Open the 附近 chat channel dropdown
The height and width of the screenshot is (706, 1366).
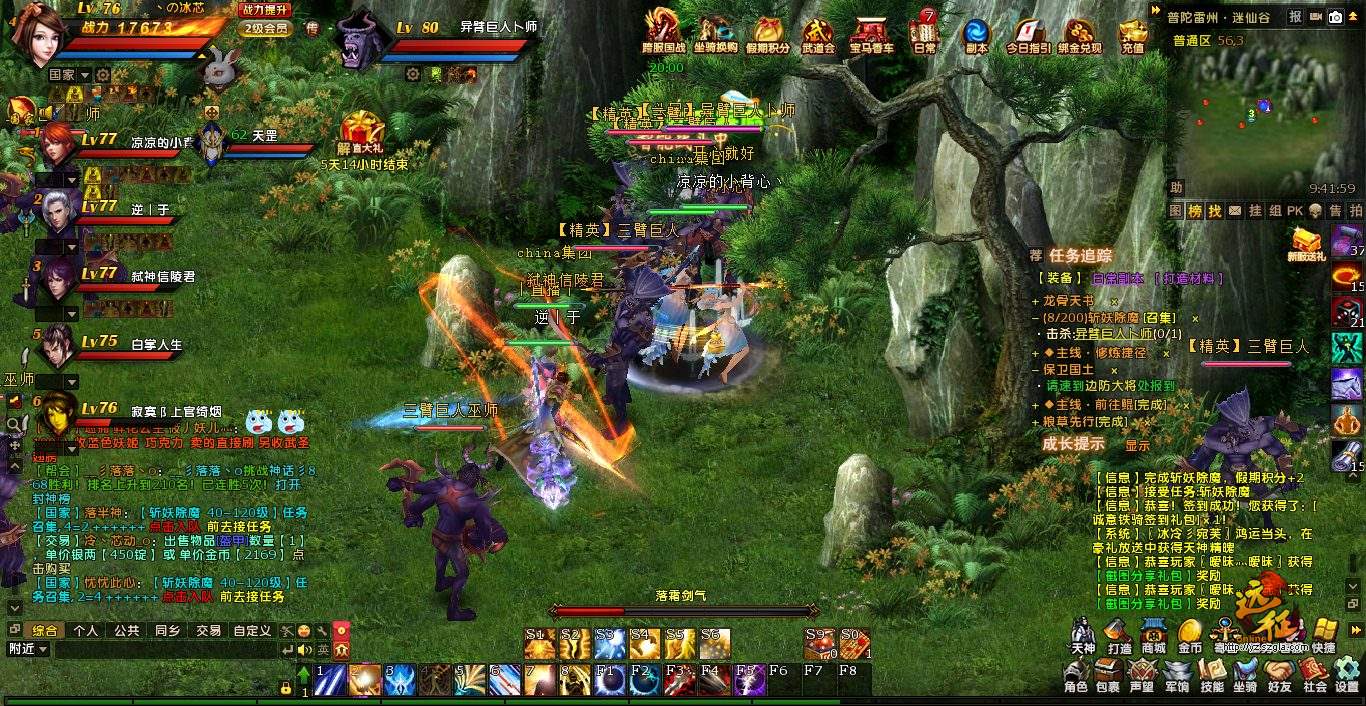28,649
